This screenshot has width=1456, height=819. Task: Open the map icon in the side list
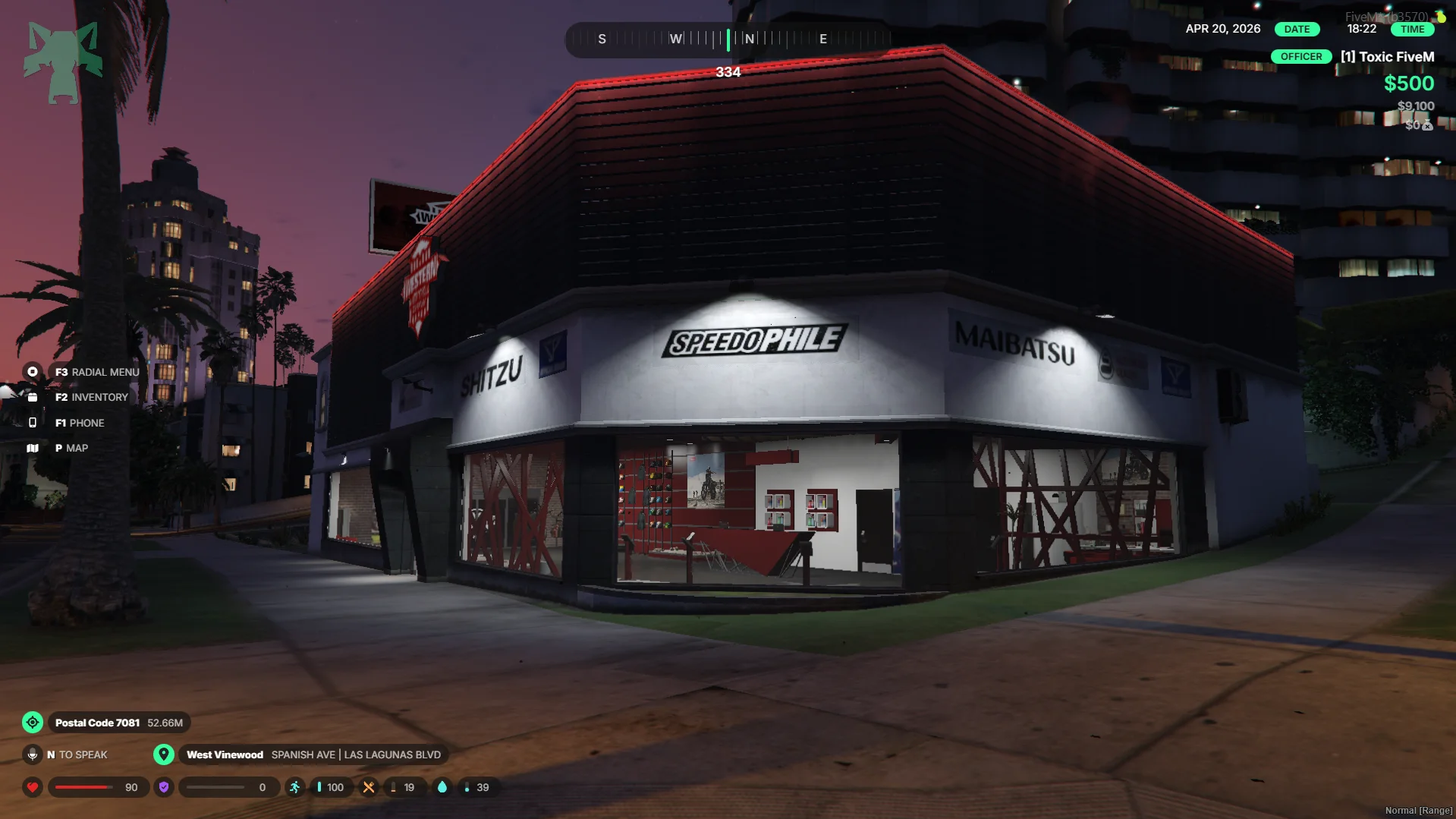tap(33, 448)
